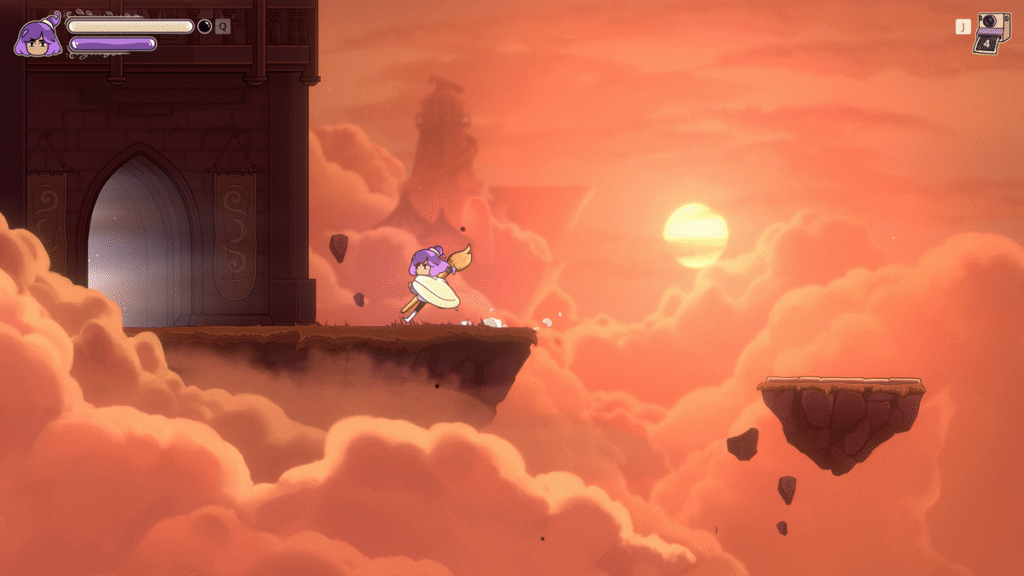Image resolution: width=1024 pixels, height=576 pixels.
Task: Activate the dark orb ability icon
Action: (x=205, y=27)
